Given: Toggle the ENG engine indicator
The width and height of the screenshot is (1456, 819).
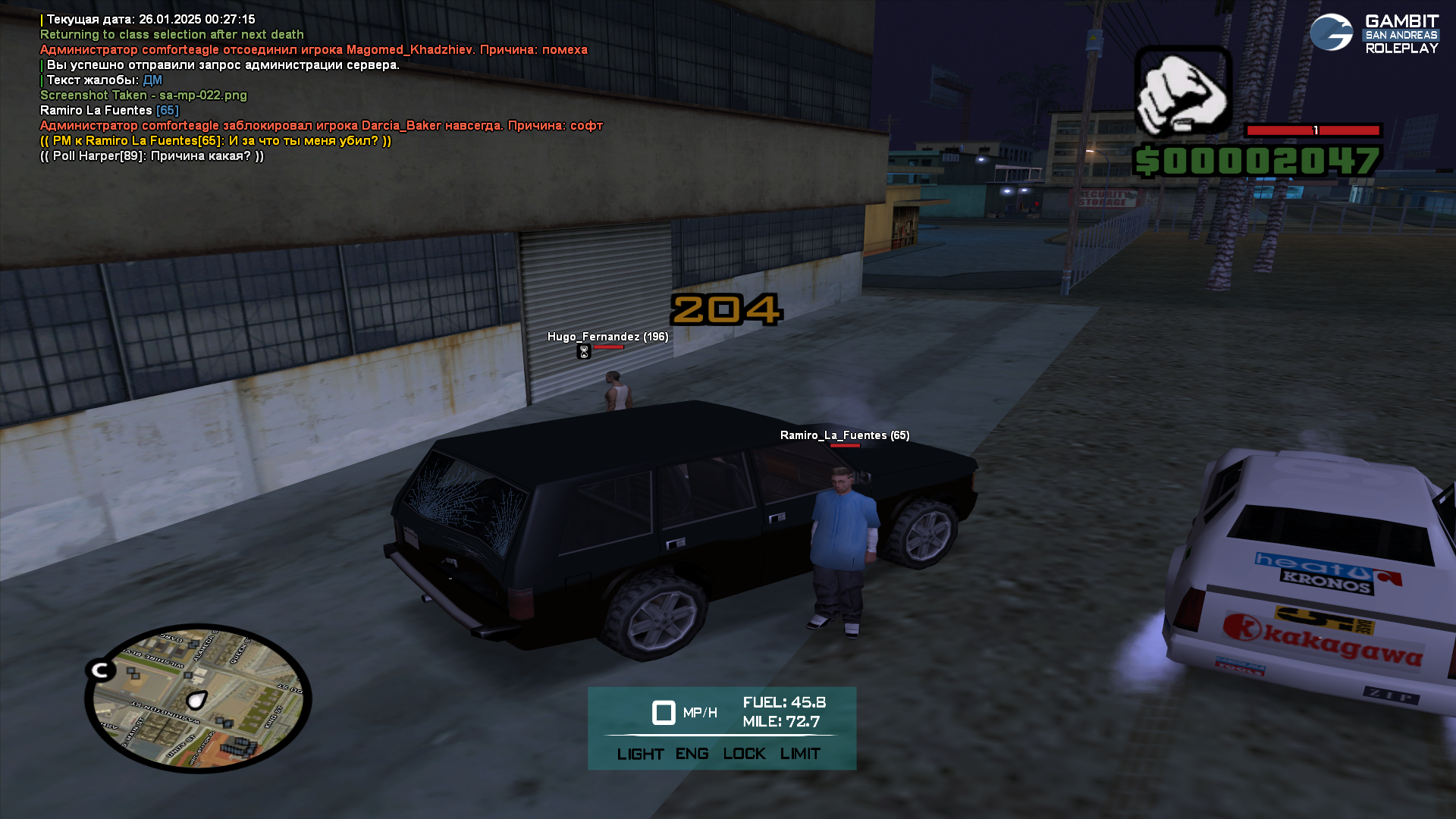Looking at the screenshot, I should pos(692,754).
